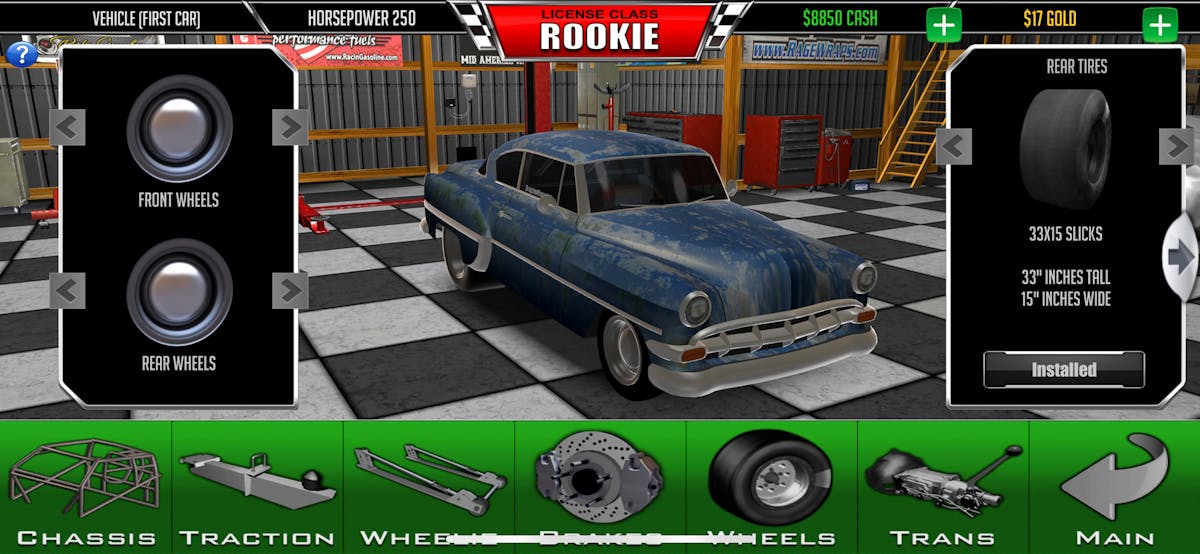1200x554 pixels.
Task: Open the Trans category
Action: tap(943, 487)
